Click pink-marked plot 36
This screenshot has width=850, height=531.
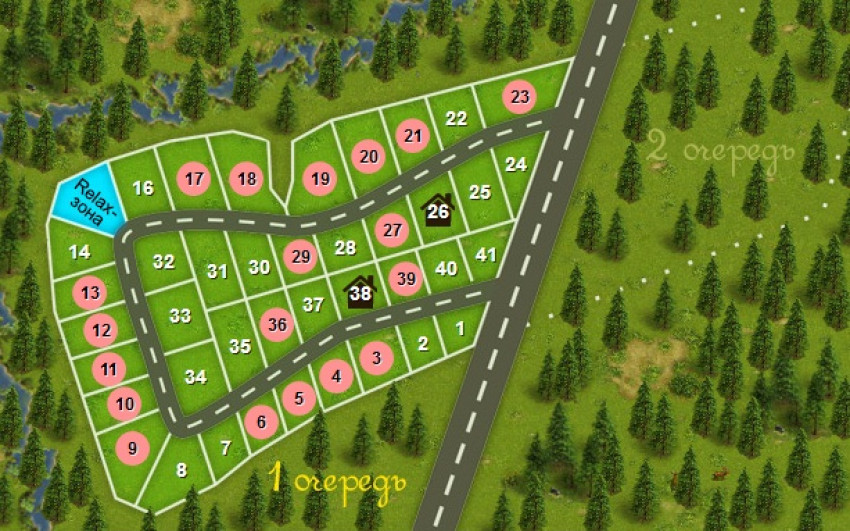[277, 324]
